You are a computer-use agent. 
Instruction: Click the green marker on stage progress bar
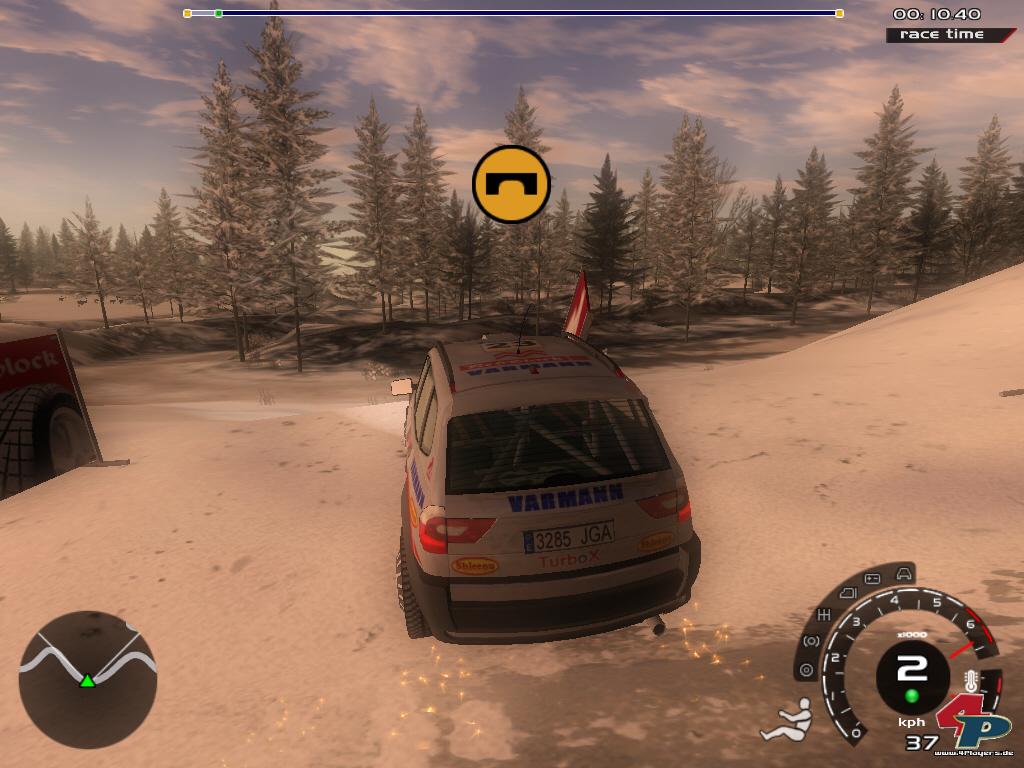pyautogui.click(x=218, y=13)
